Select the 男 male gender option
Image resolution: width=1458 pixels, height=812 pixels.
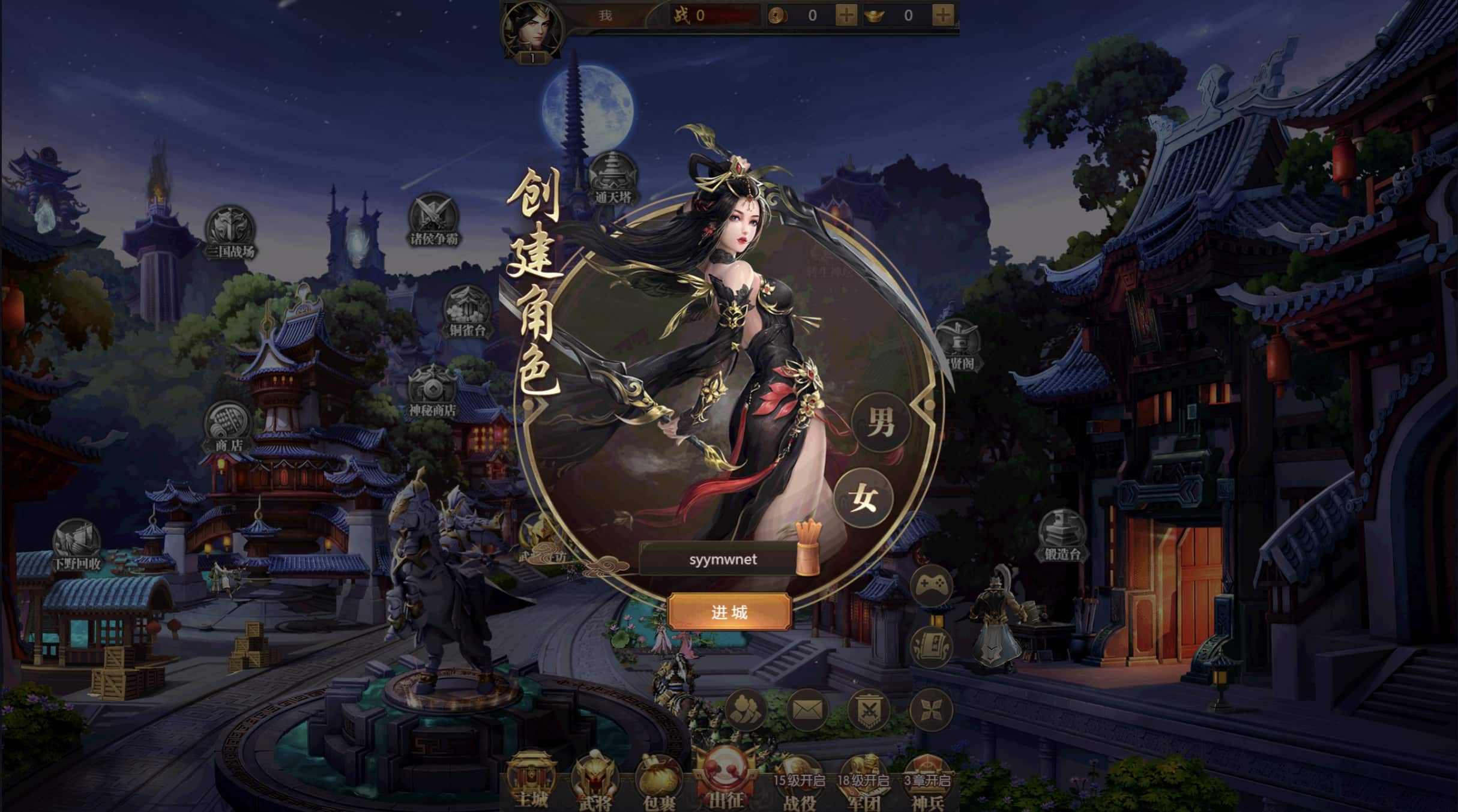click(881, 423)
